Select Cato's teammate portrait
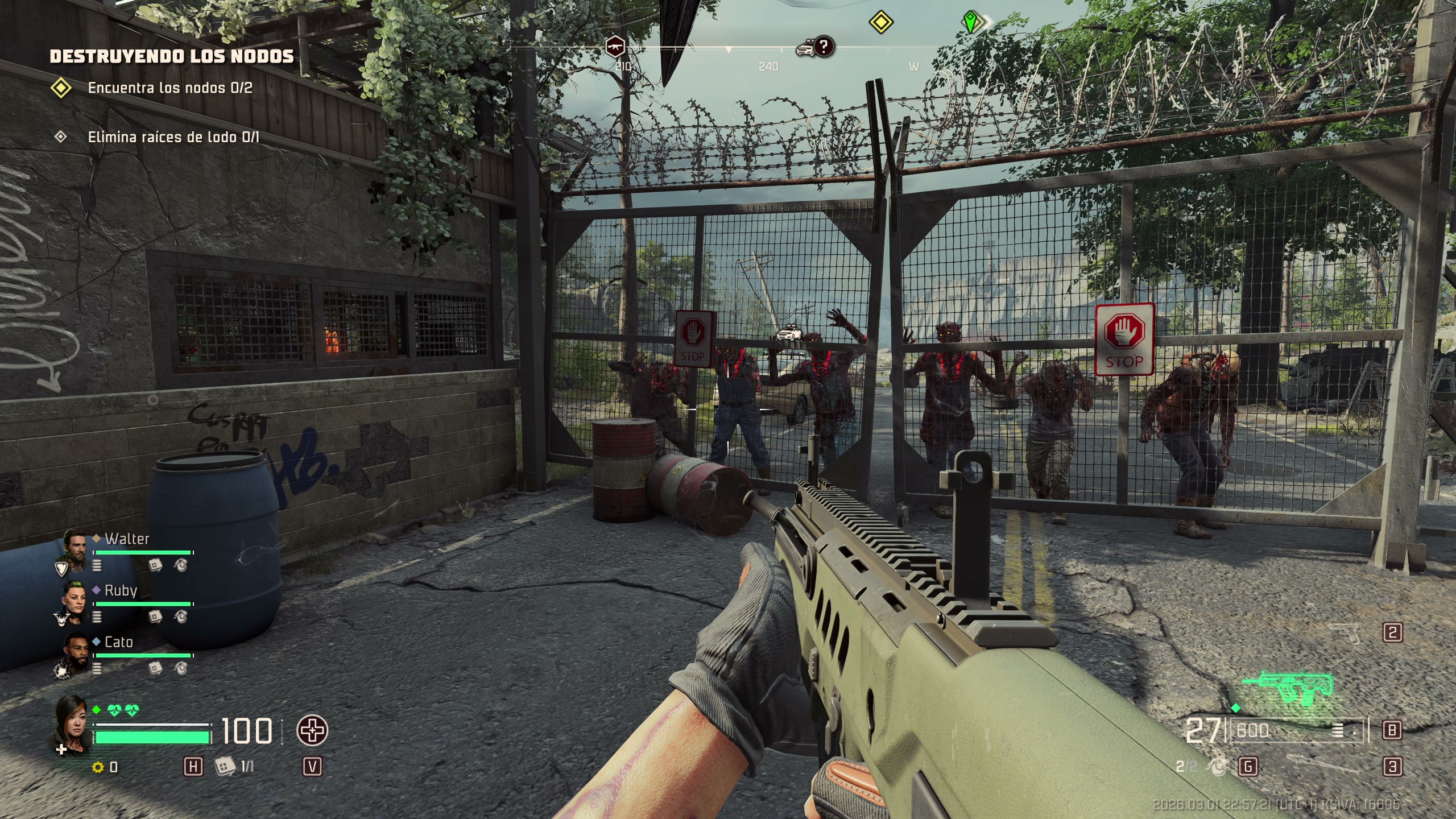 coord(74,652)
